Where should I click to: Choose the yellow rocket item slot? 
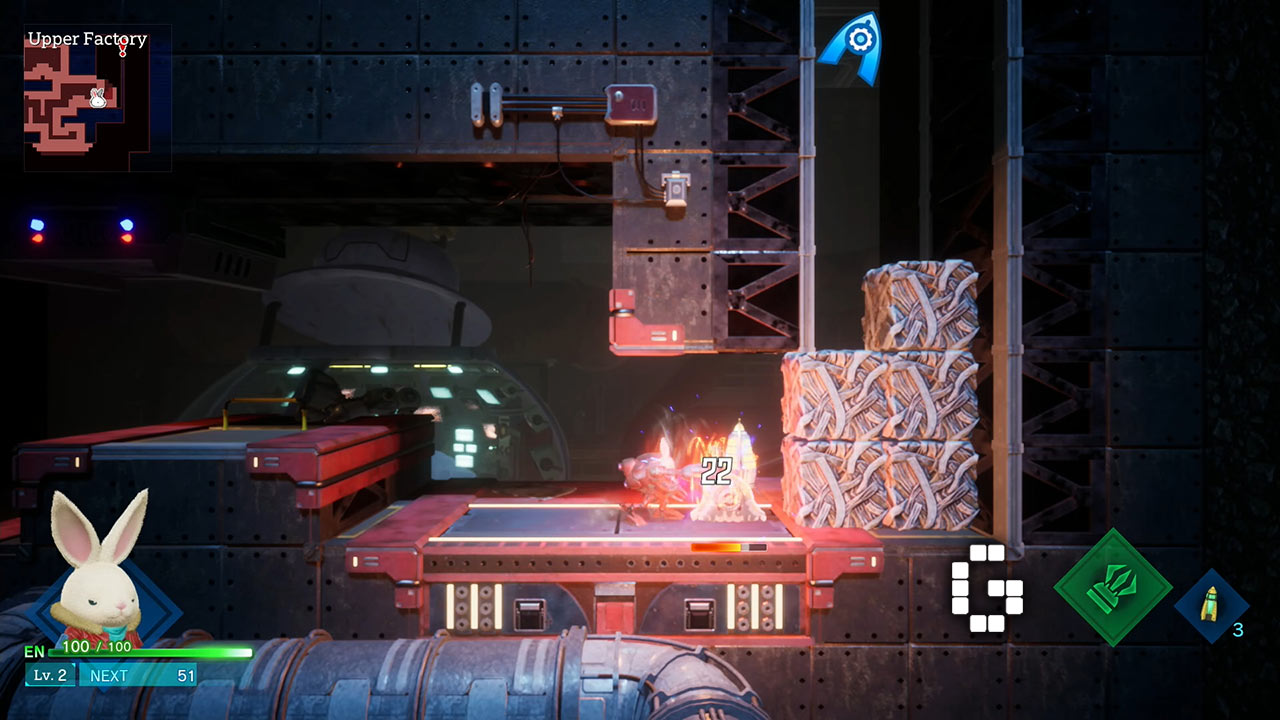(1210, 605)
